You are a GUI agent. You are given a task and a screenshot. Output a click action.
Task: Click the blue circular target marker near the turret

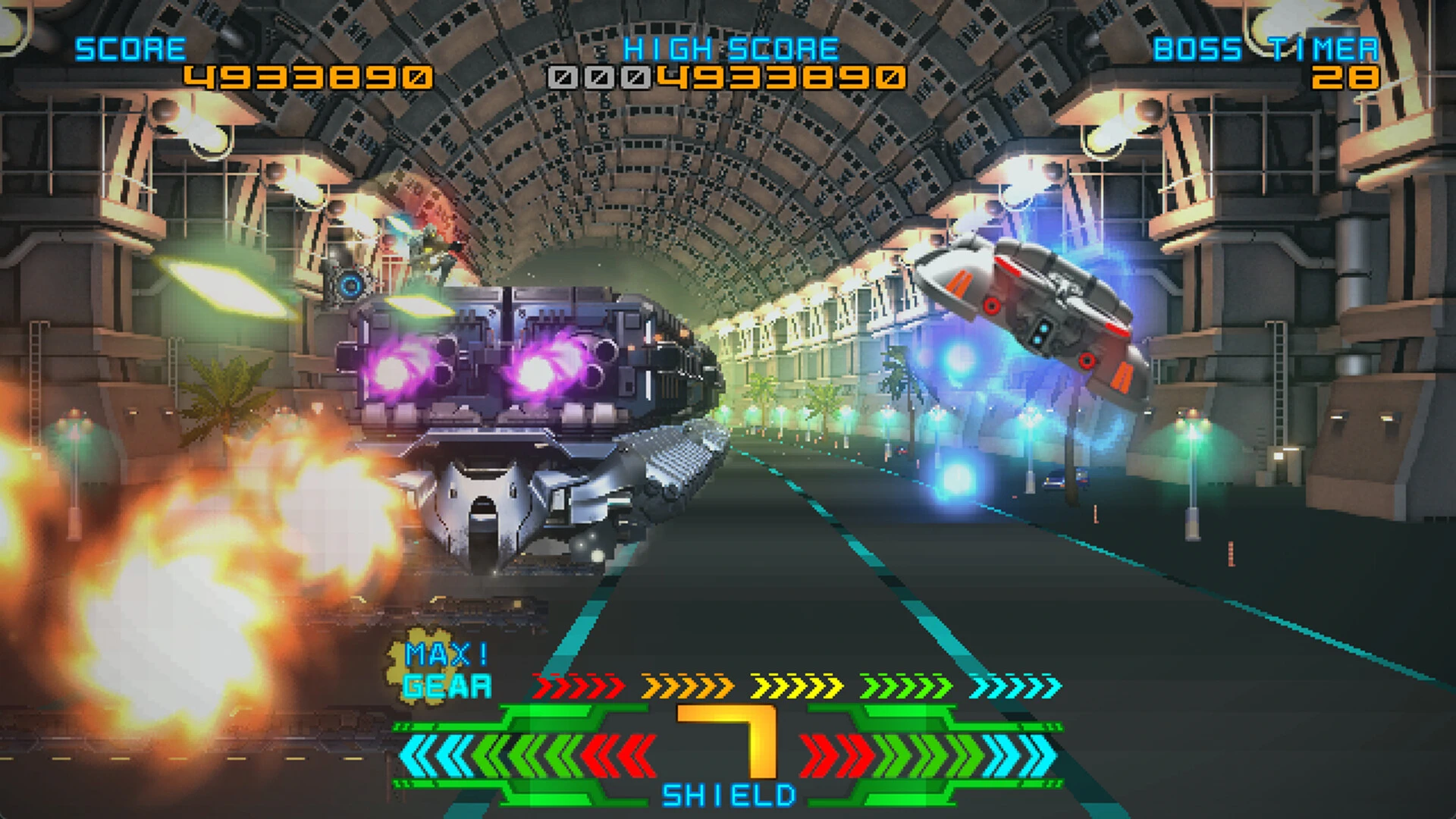[x=349, y=284]
